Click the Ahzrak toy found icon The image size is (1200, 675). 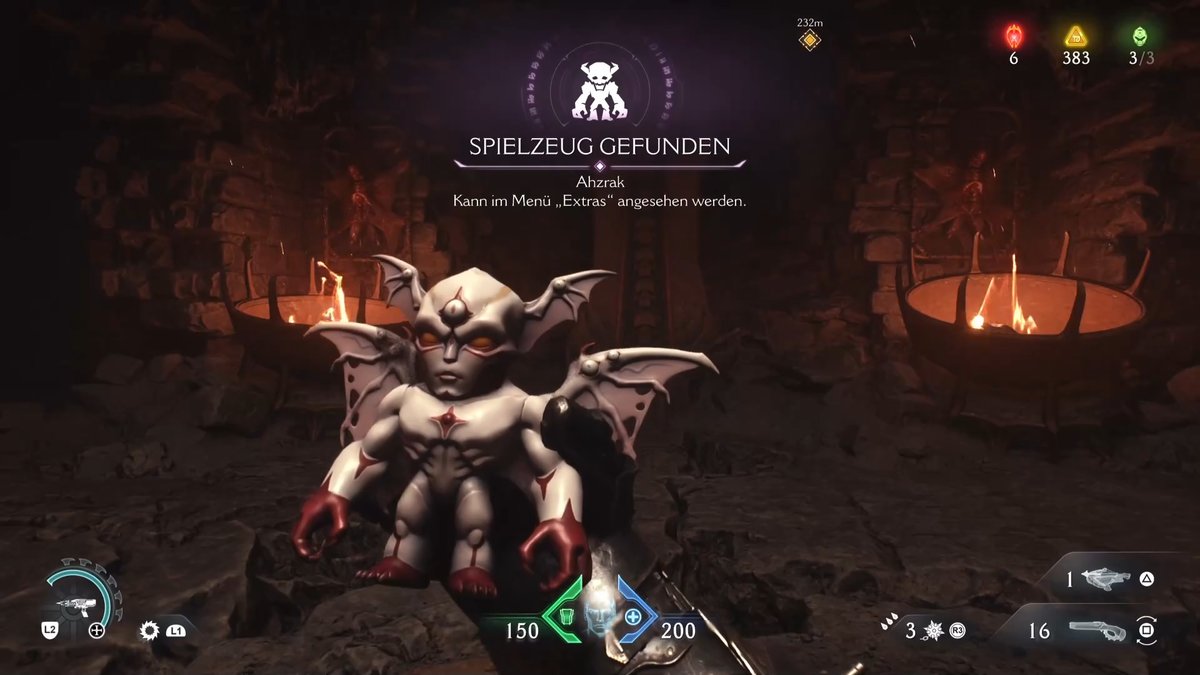[598, 89]
